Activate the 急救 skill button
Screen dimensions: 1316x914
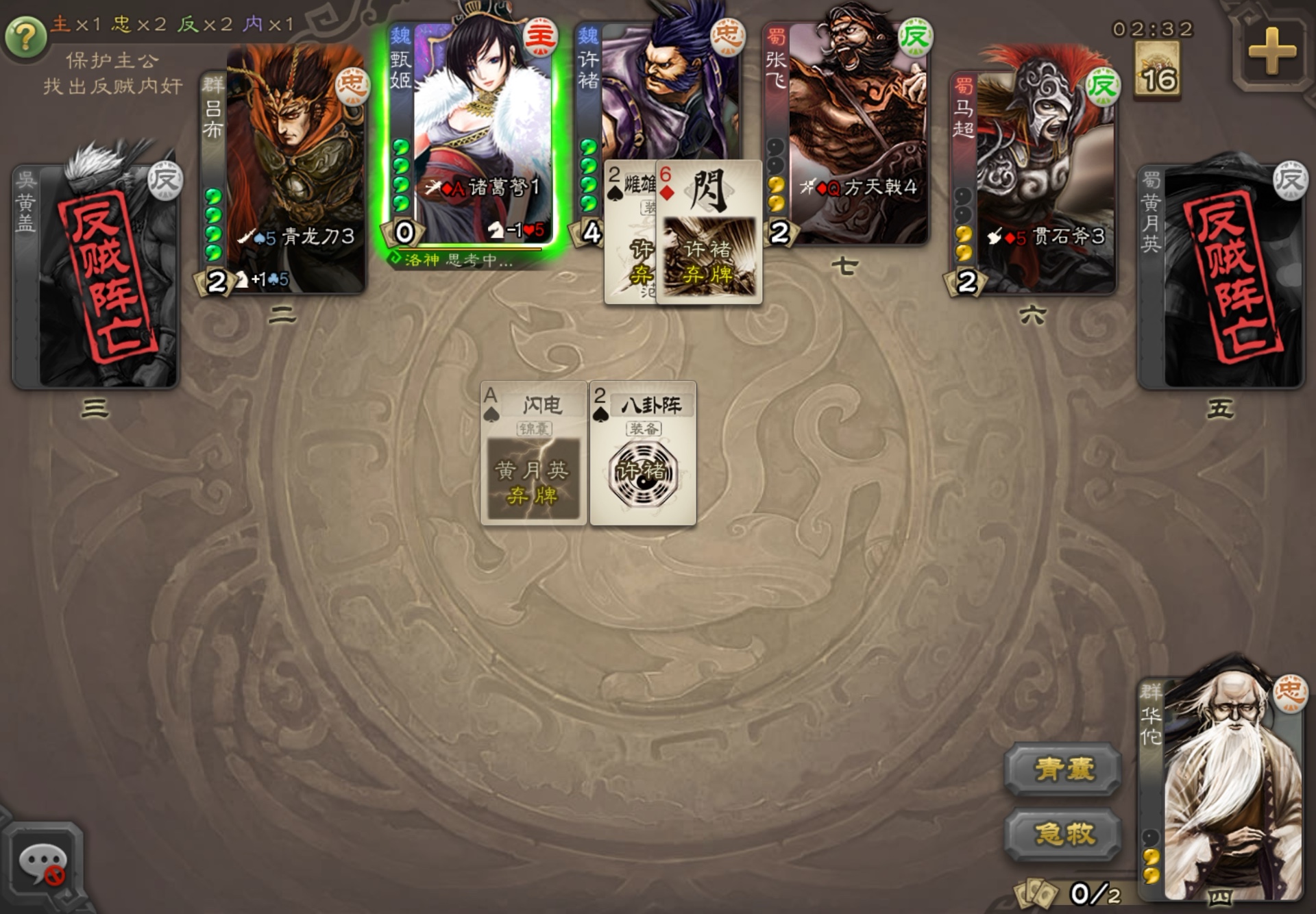point(1063,834)
